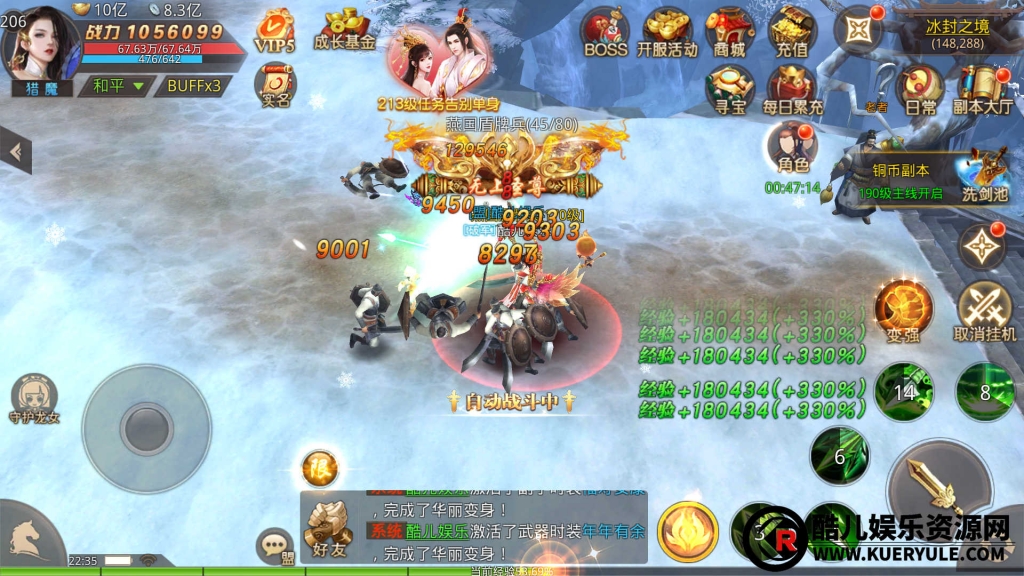
Task: Open the BOSS menu
Action: [605, 30]
